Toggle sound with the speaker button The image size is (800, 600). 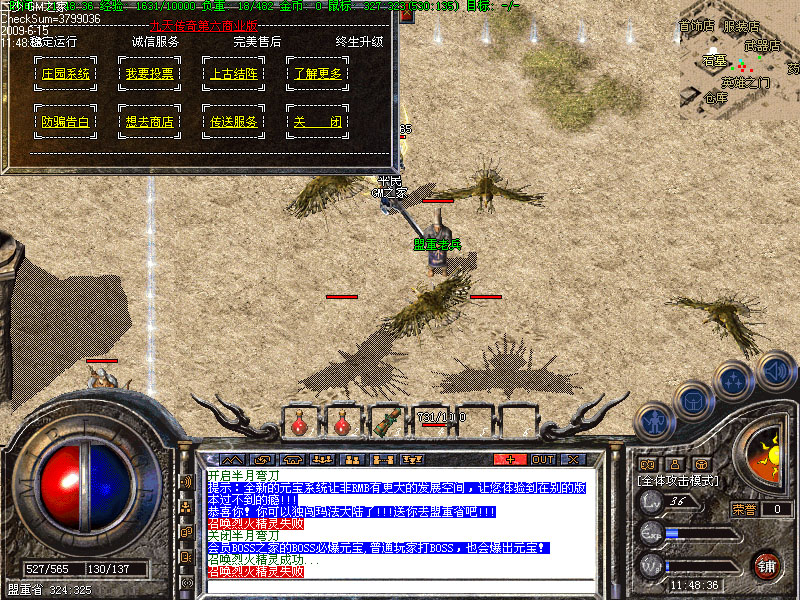(775, 369)
